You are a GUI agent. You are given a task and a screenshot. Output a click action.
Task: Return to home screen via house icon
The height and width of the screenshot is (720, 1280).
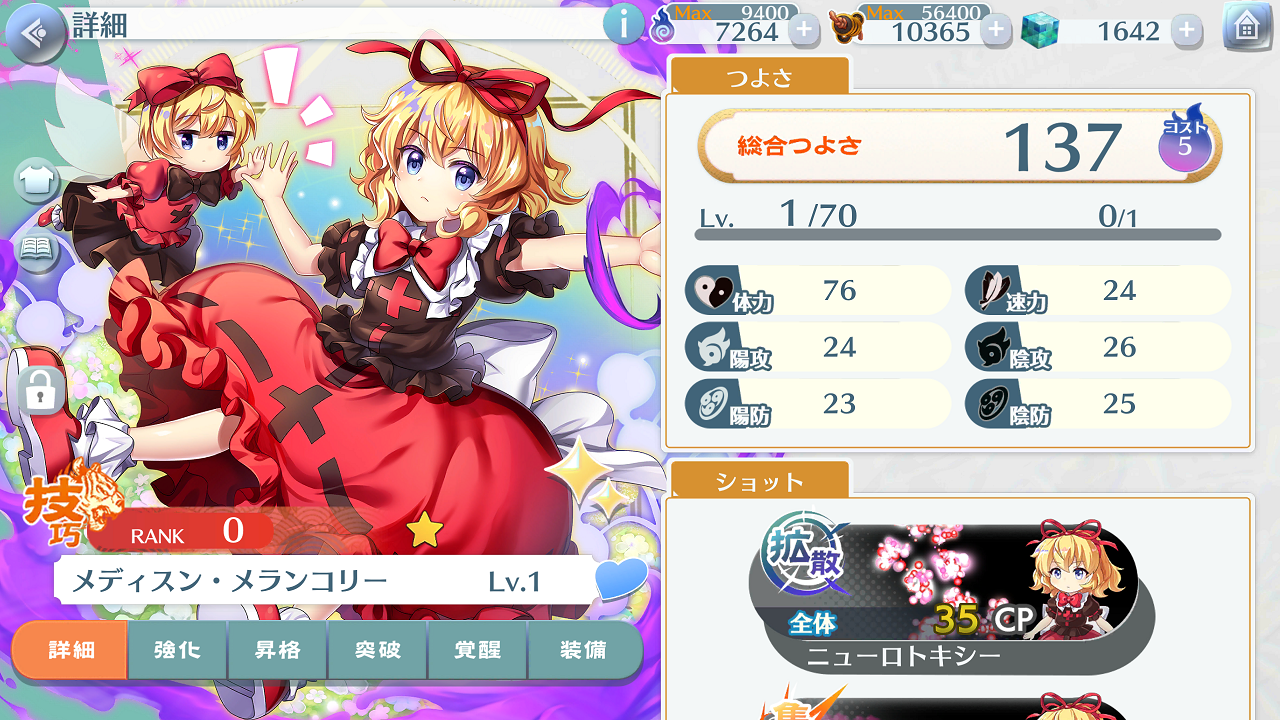(x=1246, y=28)
